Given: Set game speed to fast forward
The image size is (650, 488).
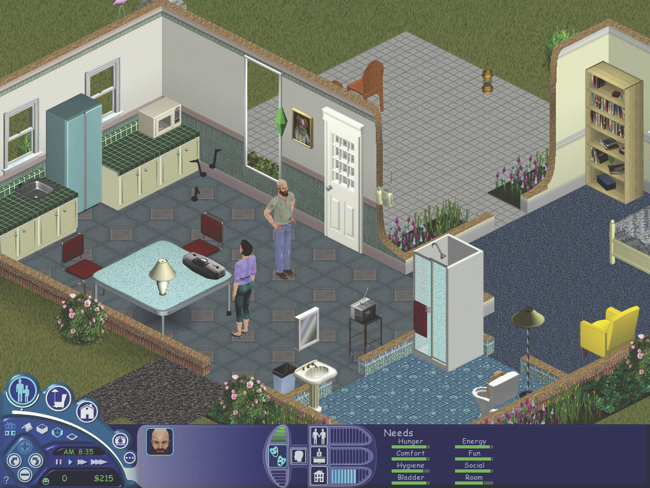Looking at the screenshot, I should tap(82, 462).
